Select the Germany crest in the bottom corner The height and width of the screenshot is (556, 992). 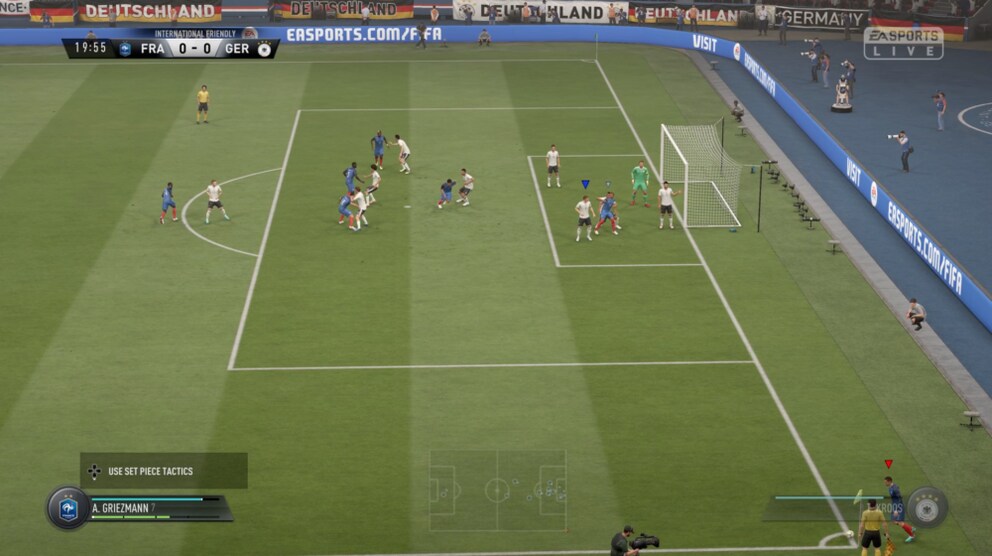pyautogui.click(x=927, y=506)
